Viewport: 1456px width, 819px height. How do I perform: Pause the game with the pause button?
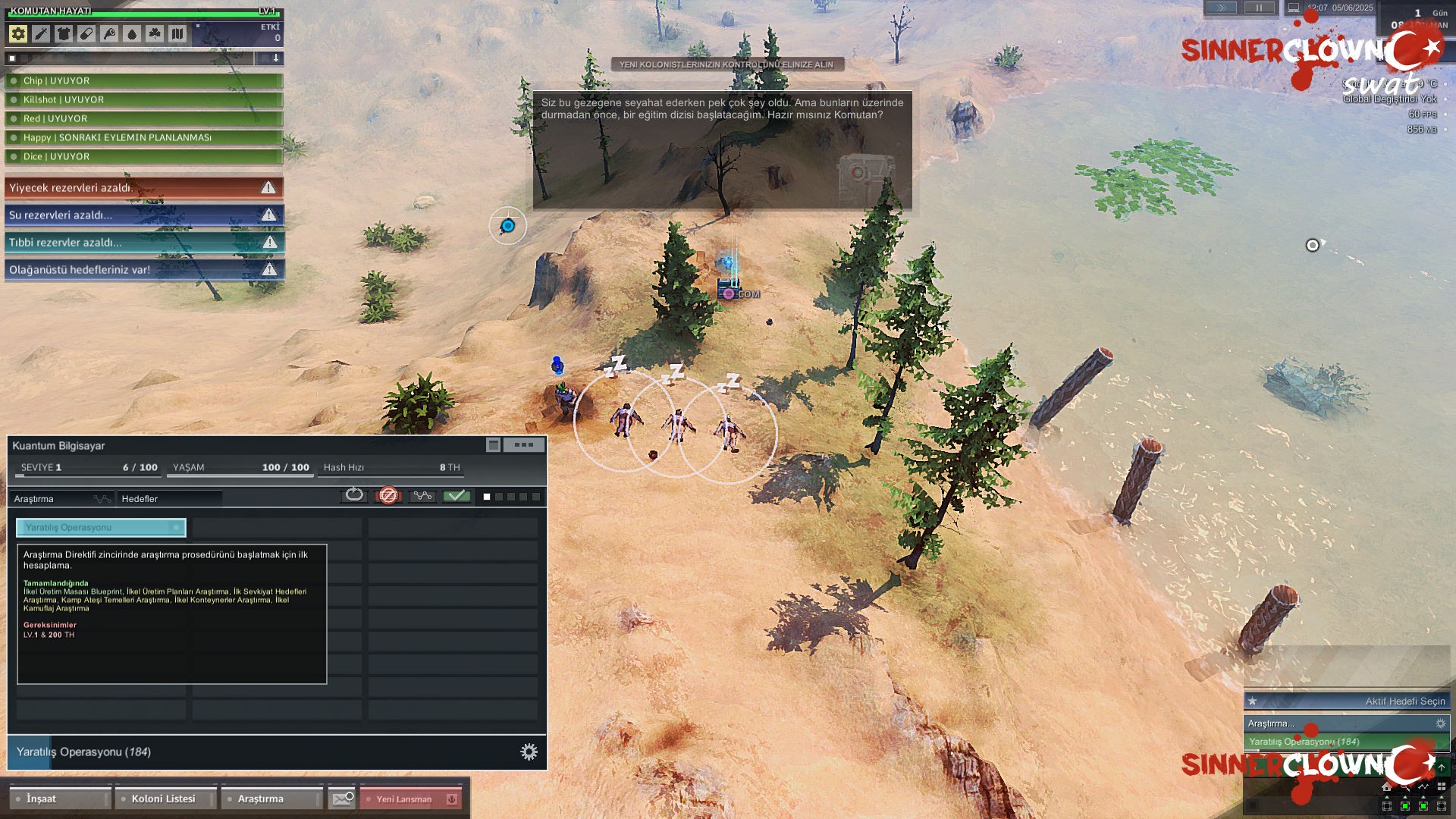[1259, 8]
